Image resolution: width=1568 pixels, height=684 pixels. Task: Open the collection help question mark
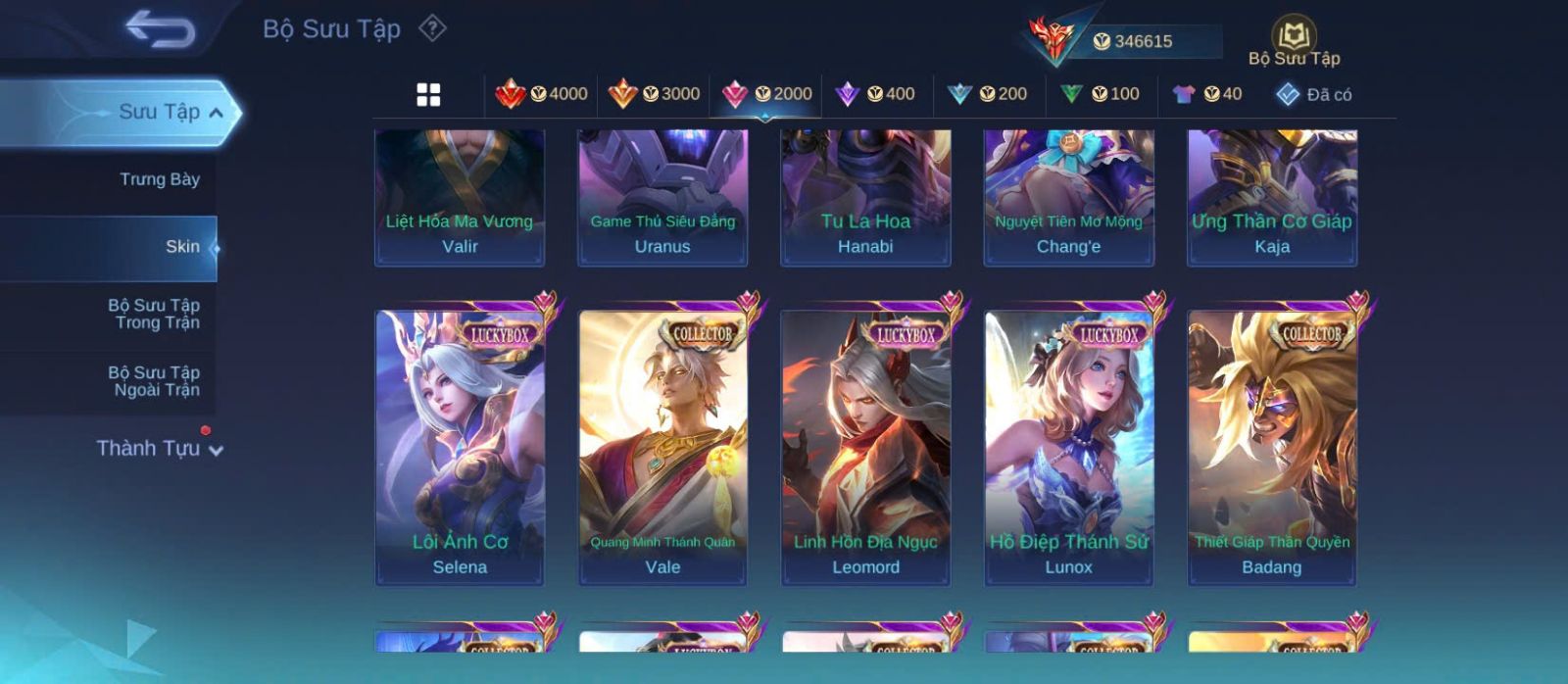pyautogui.click(x=432, y=28)
